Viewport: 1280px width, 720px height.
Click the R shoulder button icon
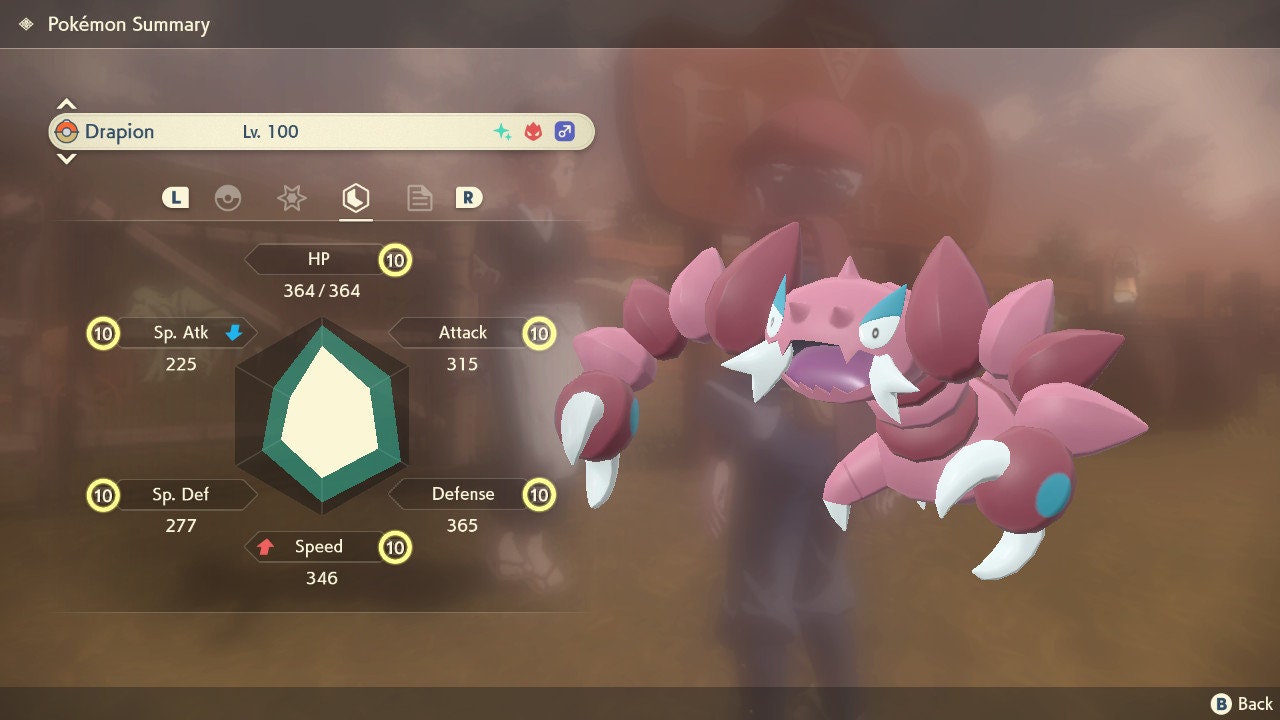[469, 198]
